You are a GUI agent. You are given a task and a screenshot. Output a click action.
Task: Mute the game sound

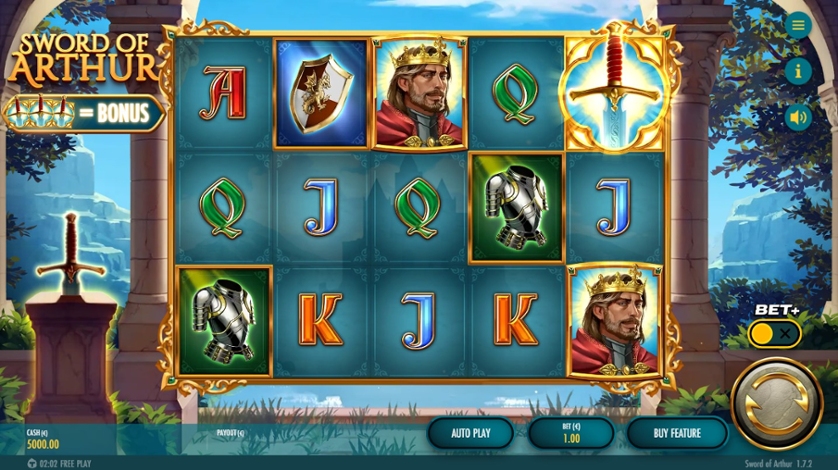pos(797,117)
